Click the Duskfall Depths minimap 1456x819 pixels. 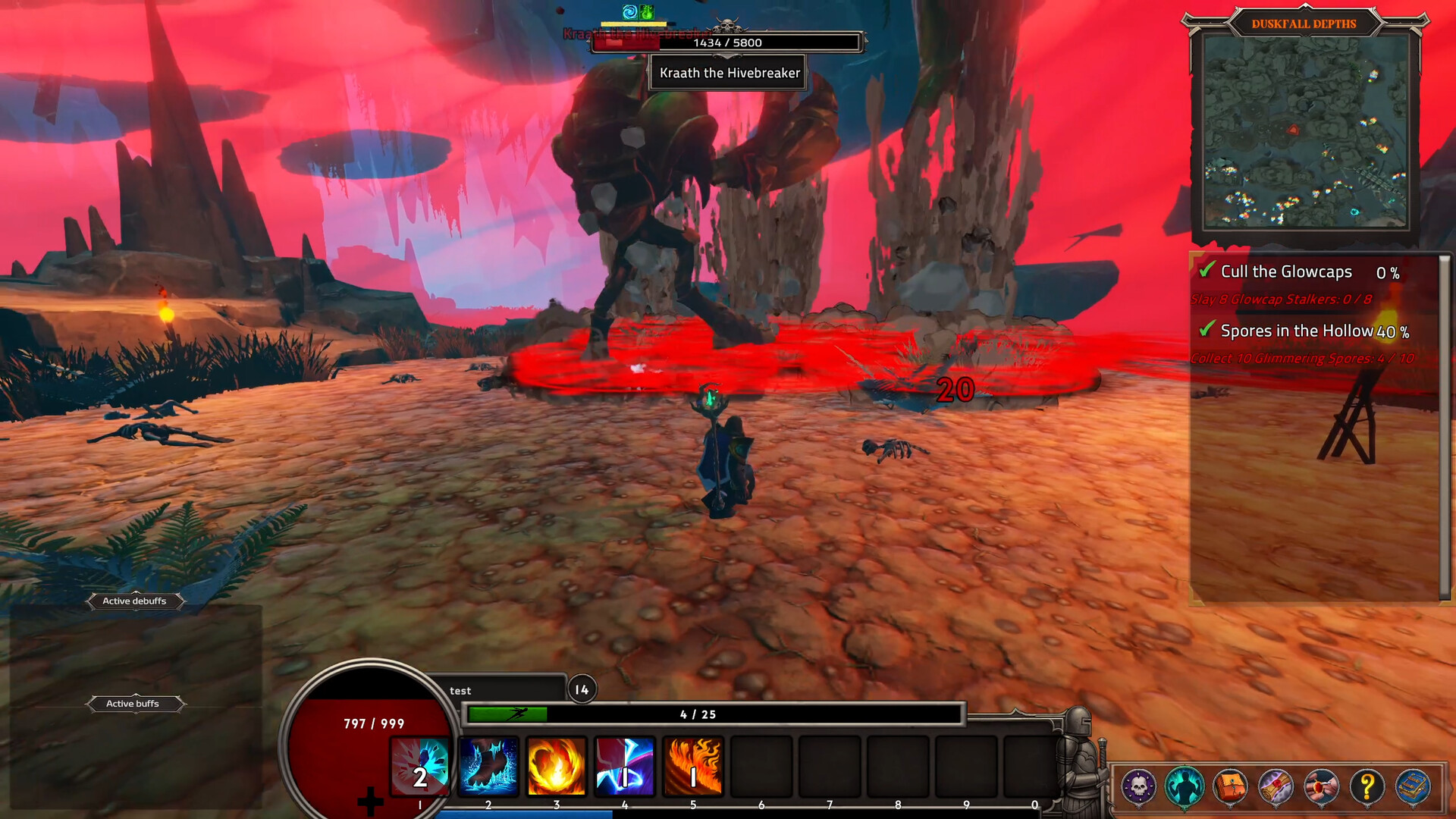1305,133
